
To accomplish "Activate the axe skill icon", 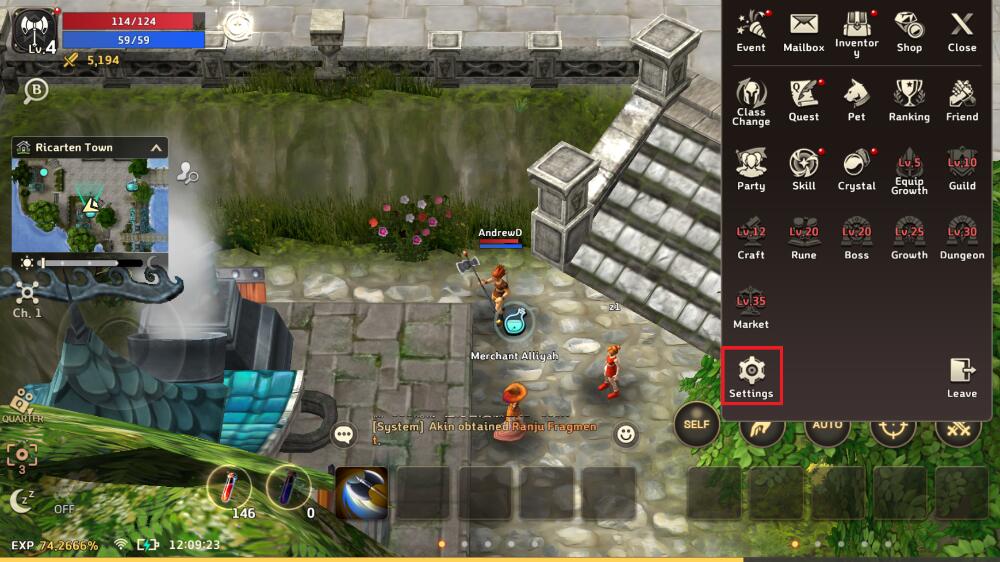I will pos(361,493).
